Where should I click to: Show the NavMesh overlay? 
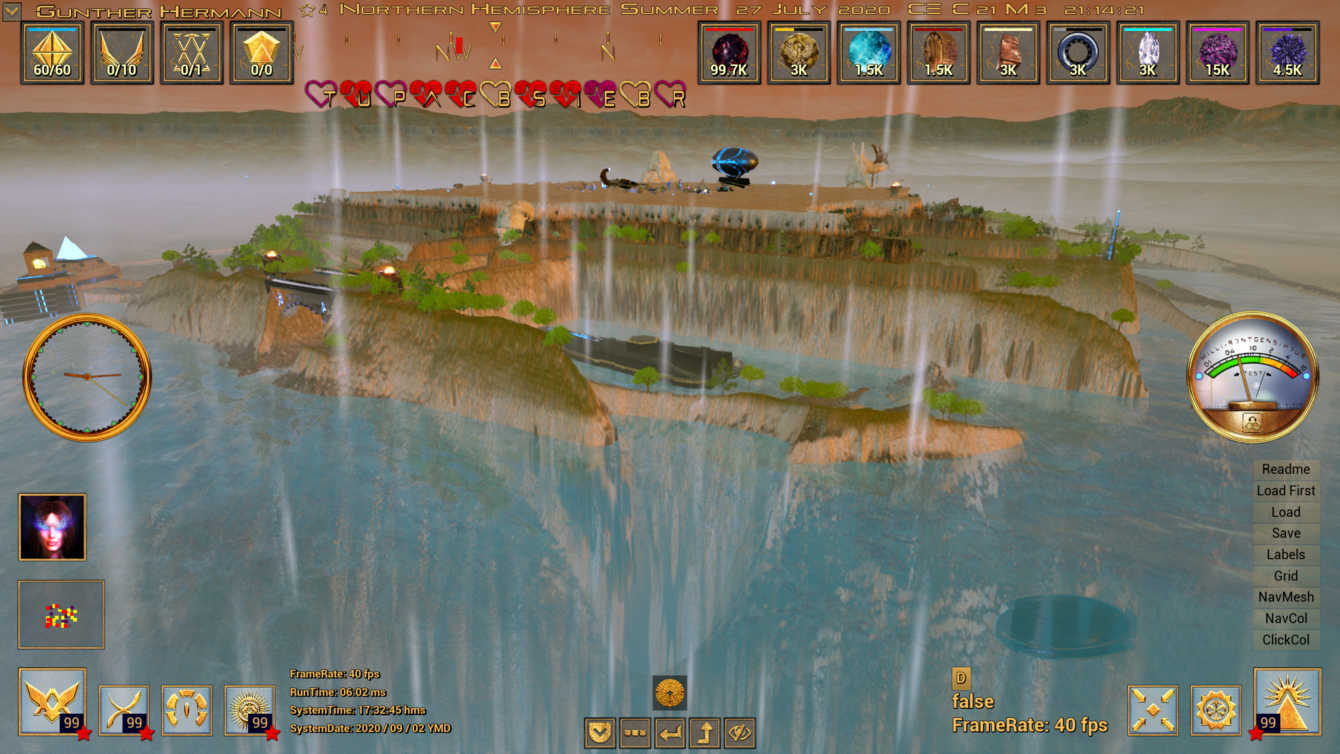click(1285, 597)
